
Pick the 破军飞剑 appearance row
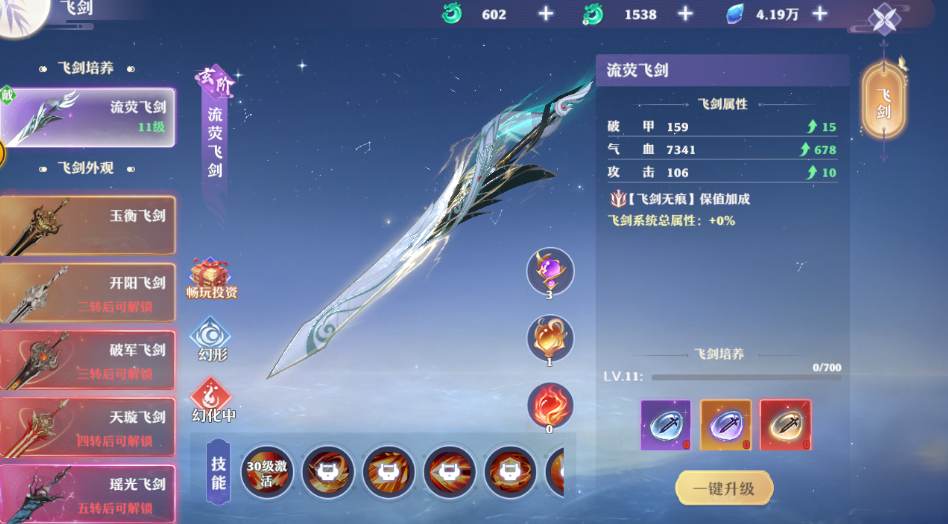(x=88, y=360)
